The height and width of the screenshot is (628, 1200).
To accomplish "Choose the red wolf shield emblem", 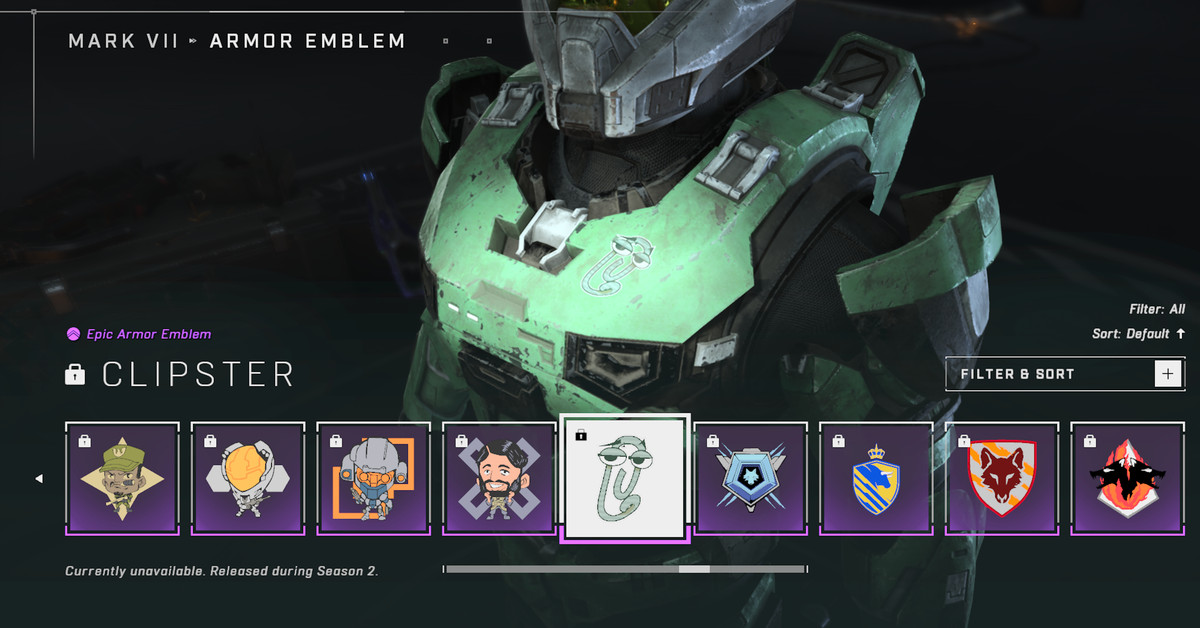I will click(1002, 478).
